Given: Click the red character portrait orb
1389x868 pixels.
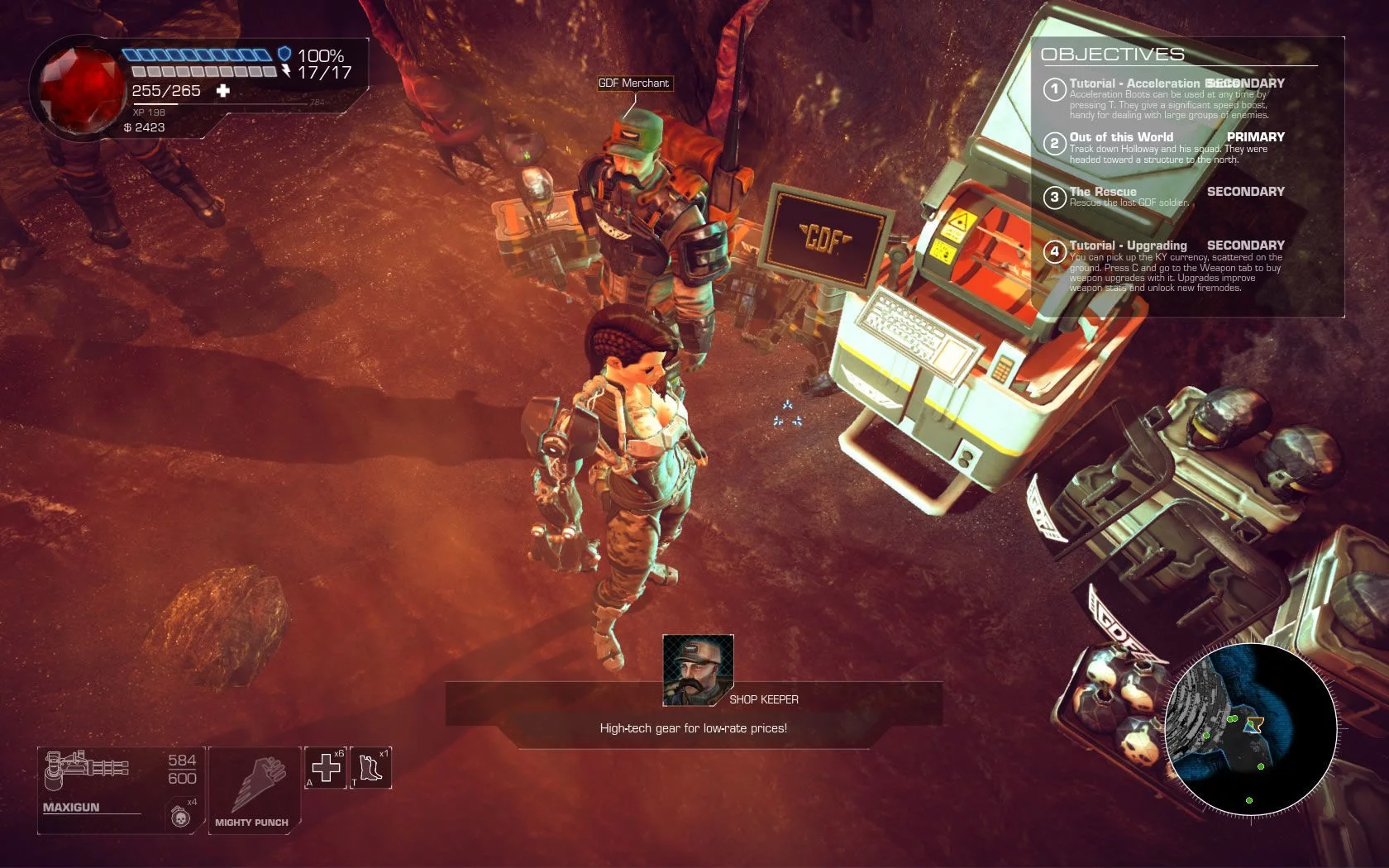Looking at the screenshot, I should 81,88.
